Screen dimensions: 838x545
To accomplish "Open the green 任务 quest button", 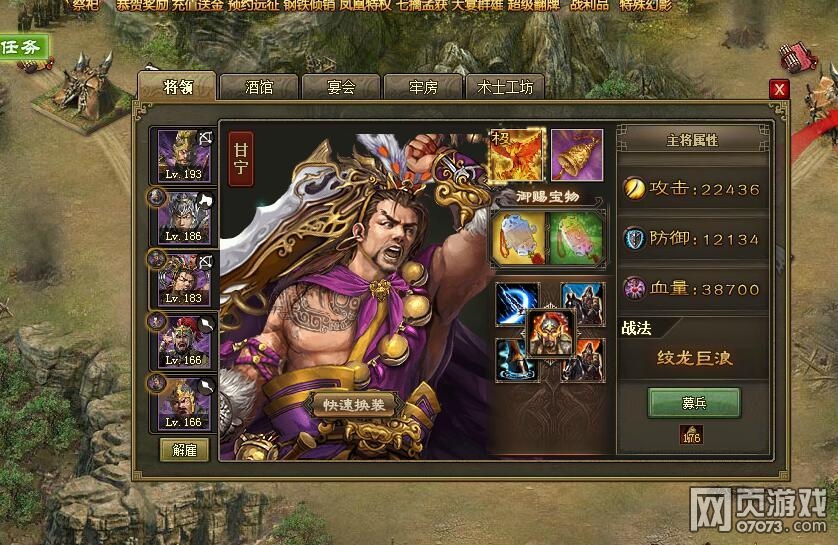I will [23, 46].
